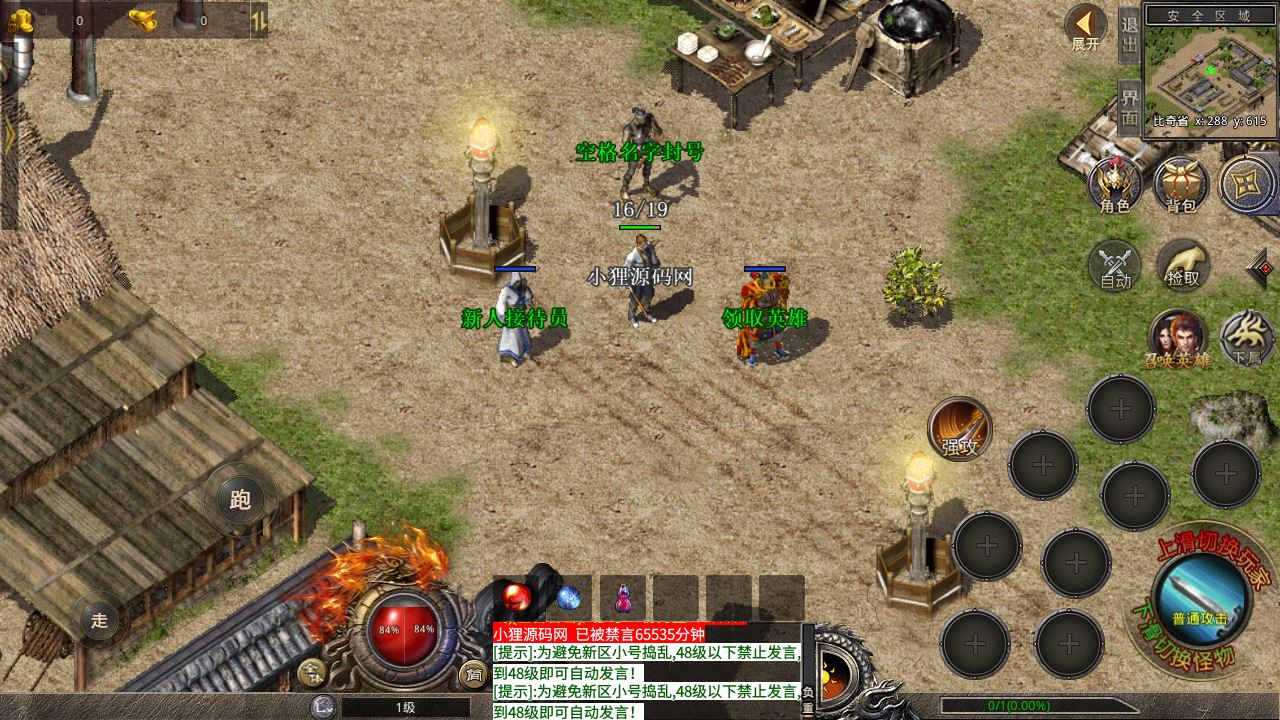Tap the shuriken star button

[1247, 184]
